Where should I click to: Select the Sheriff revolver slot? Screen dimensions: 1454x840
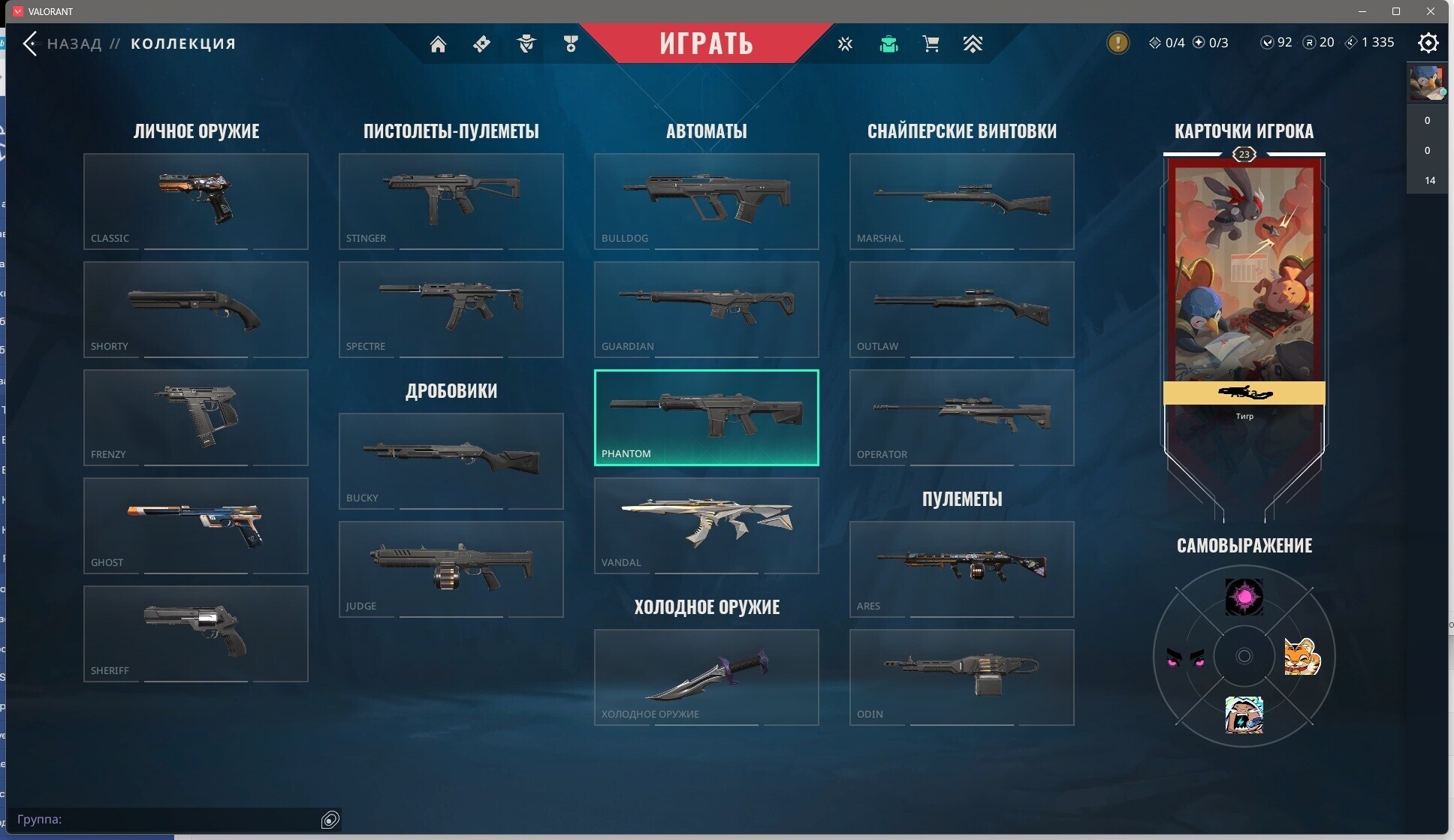click(196, 634)
